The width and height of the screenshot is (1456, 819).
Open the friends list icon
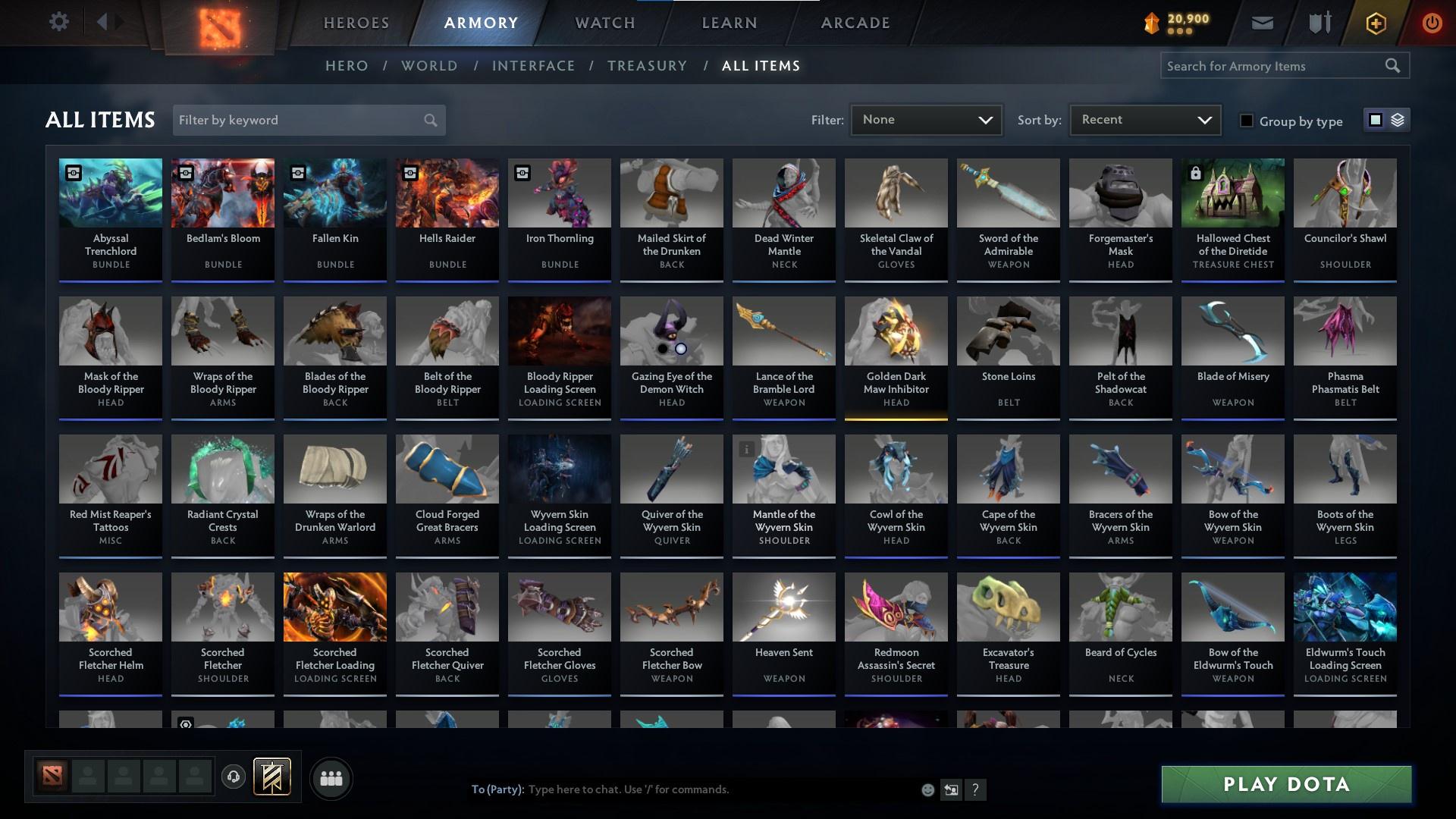[331, 778]
